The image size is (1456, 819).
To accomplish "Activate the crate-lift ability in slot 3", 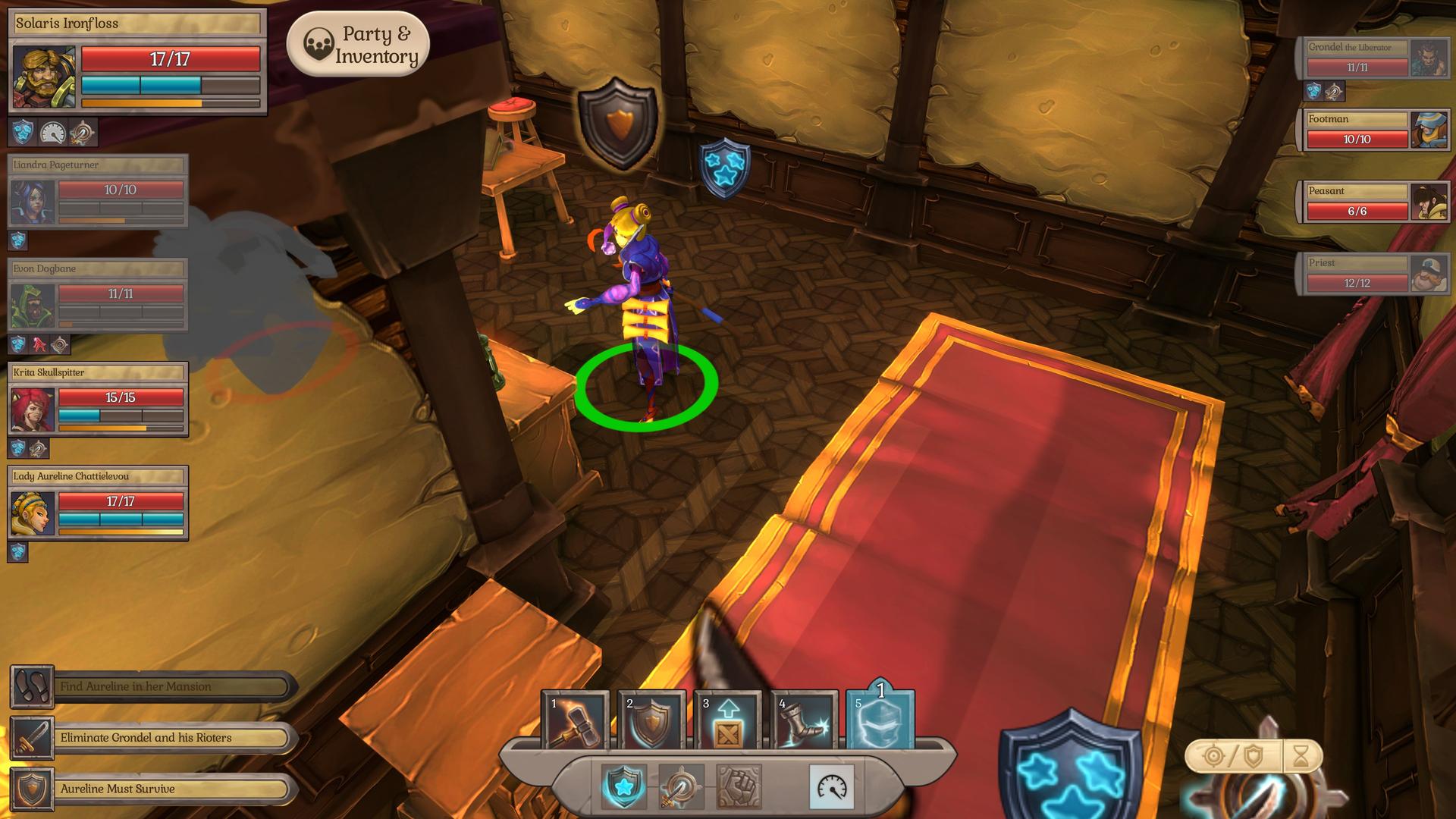I will [728, 721].
